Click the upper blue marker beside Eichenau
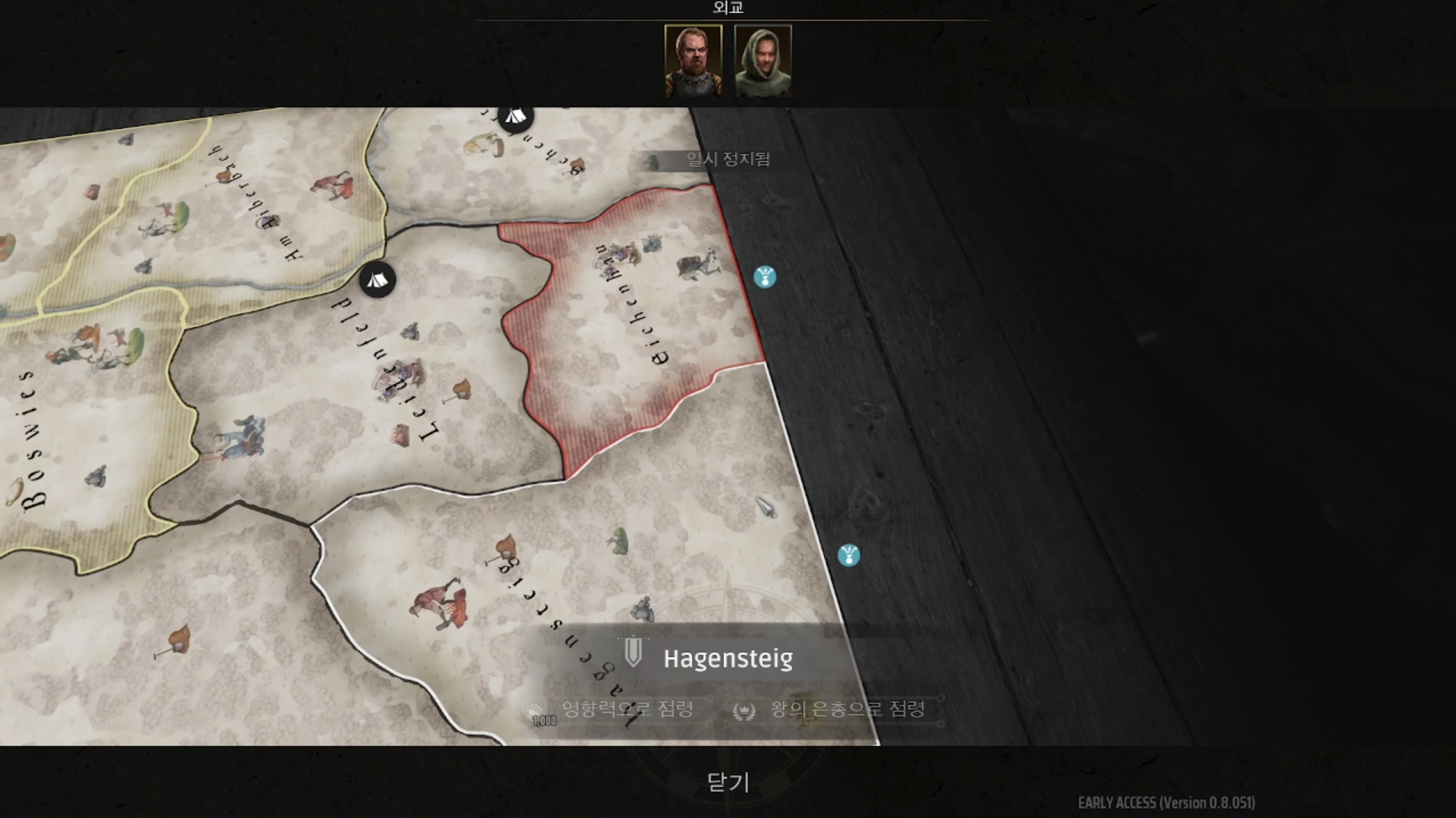 tap(765, 277)
